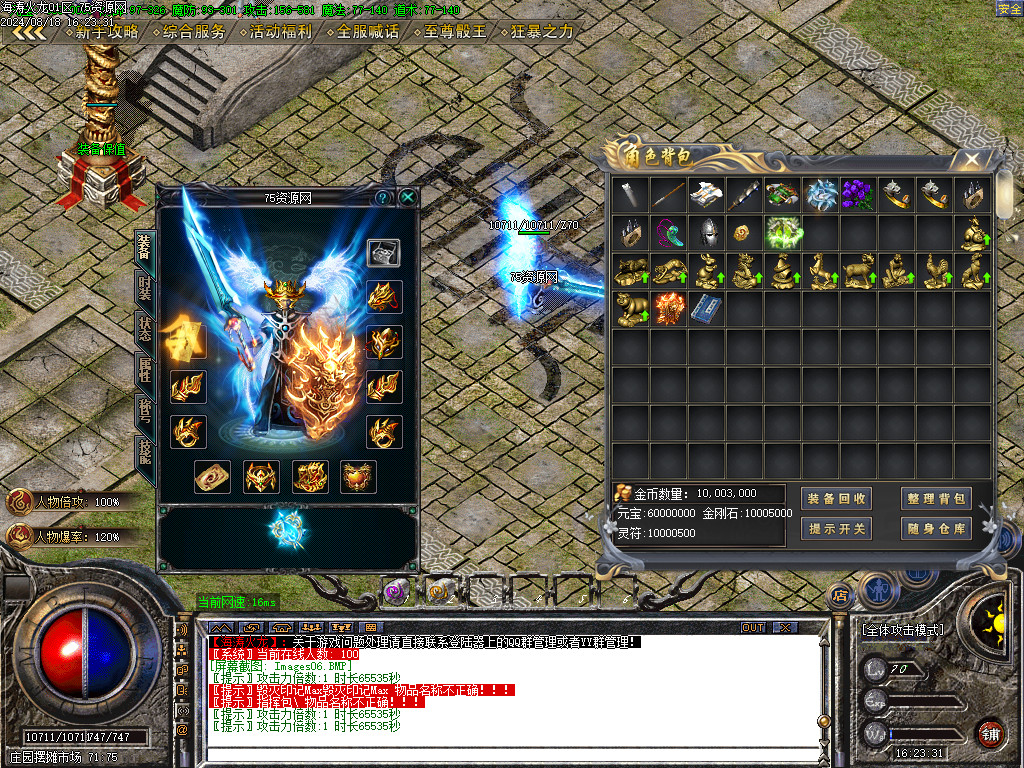
Task: Select the silver helmet in the bag
Action: coord(706,233)
